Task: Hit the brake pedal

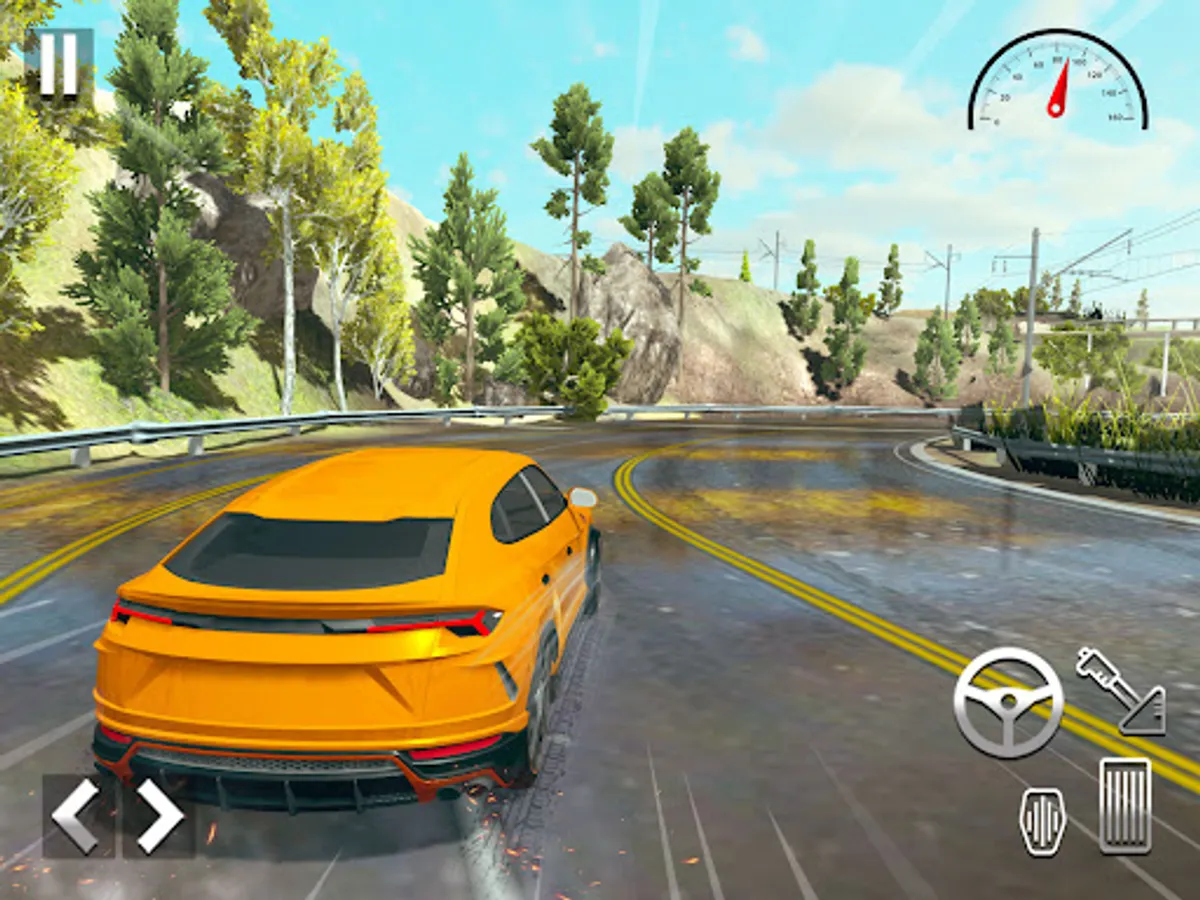Action: (1042, 820)
